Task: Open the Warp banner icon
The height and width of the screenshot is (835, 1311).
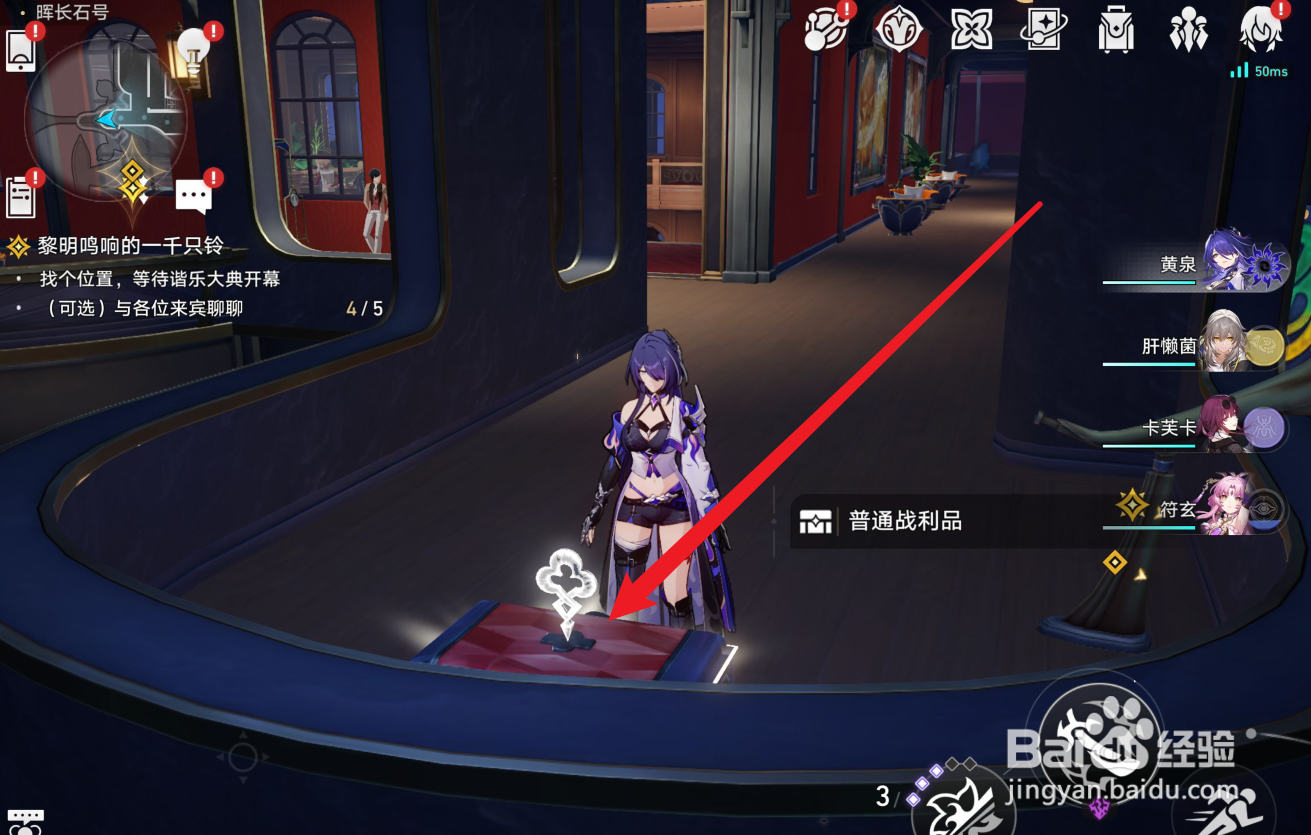Action: 1042,30
